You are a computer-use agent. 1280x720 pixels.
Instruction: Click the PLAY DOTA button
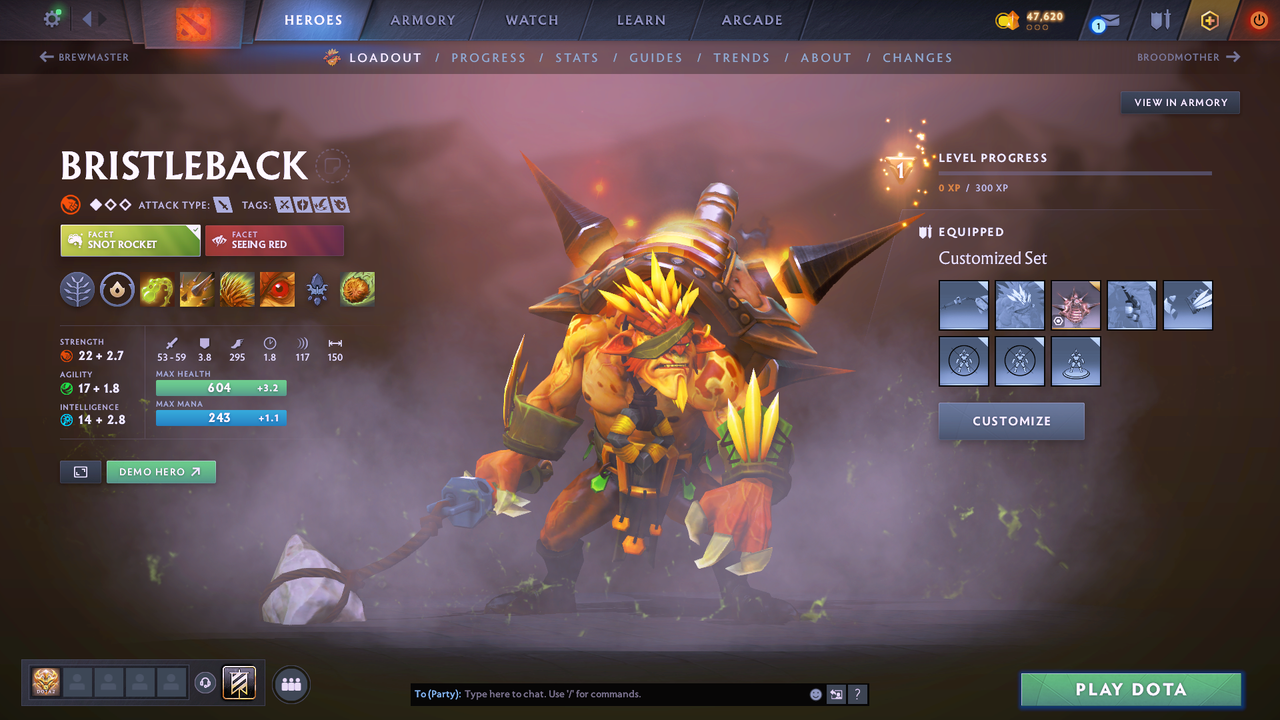coord(1130,689)
